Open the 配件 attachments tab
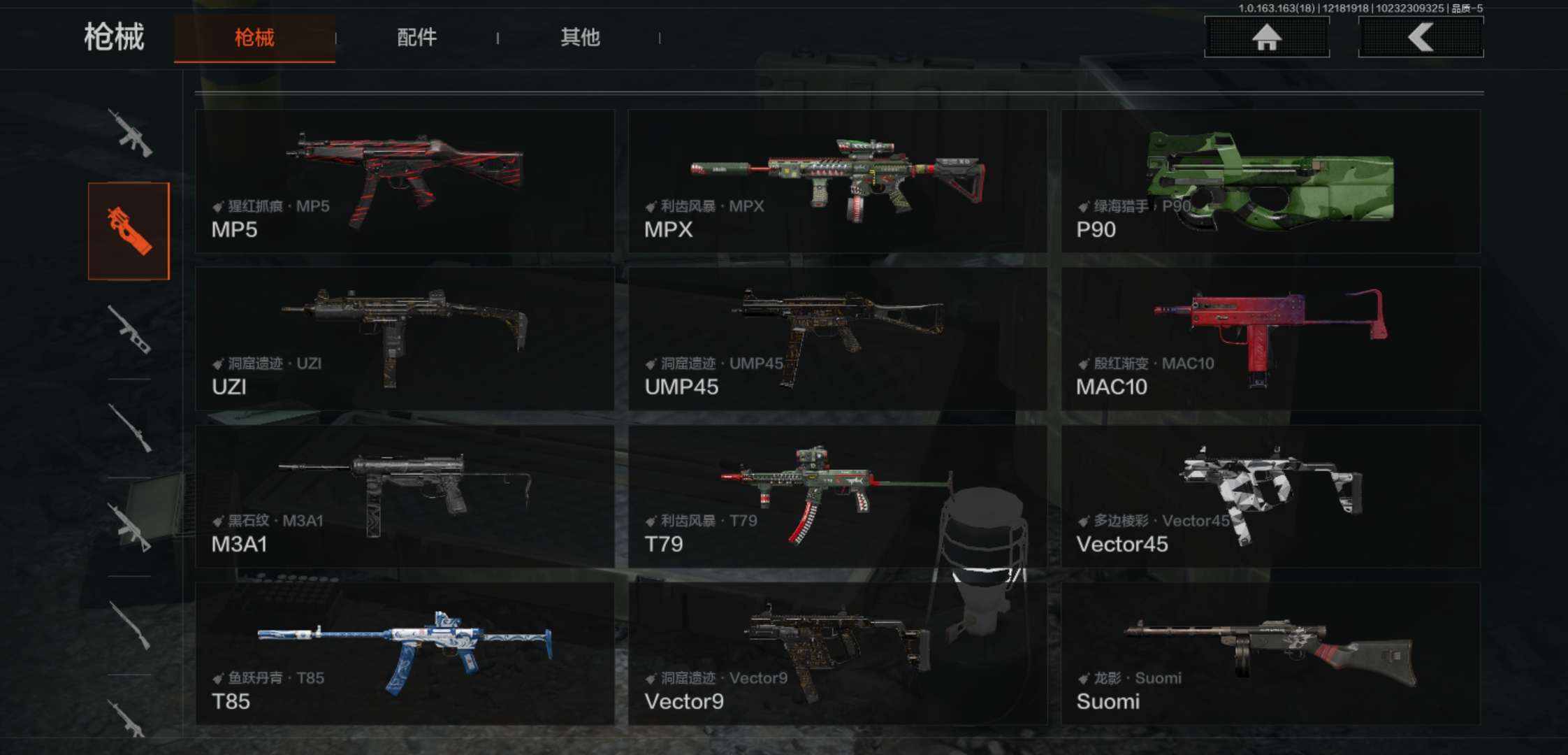The height and width of the screenshot is (755, 1568). point(416,38)
